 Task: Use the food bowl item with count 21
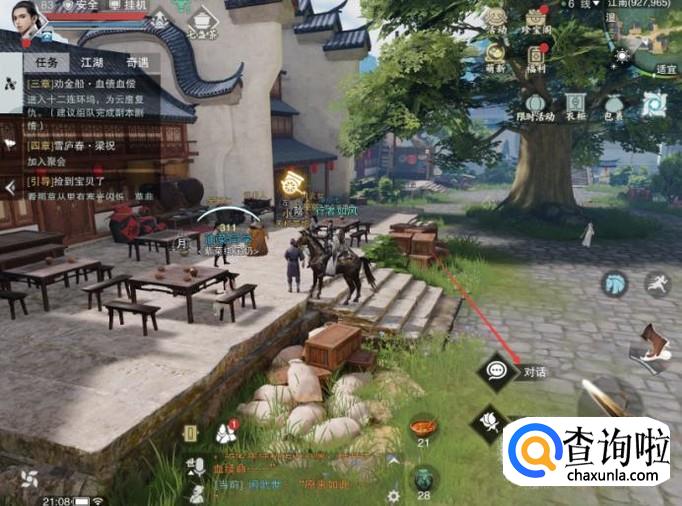point(423,430)
